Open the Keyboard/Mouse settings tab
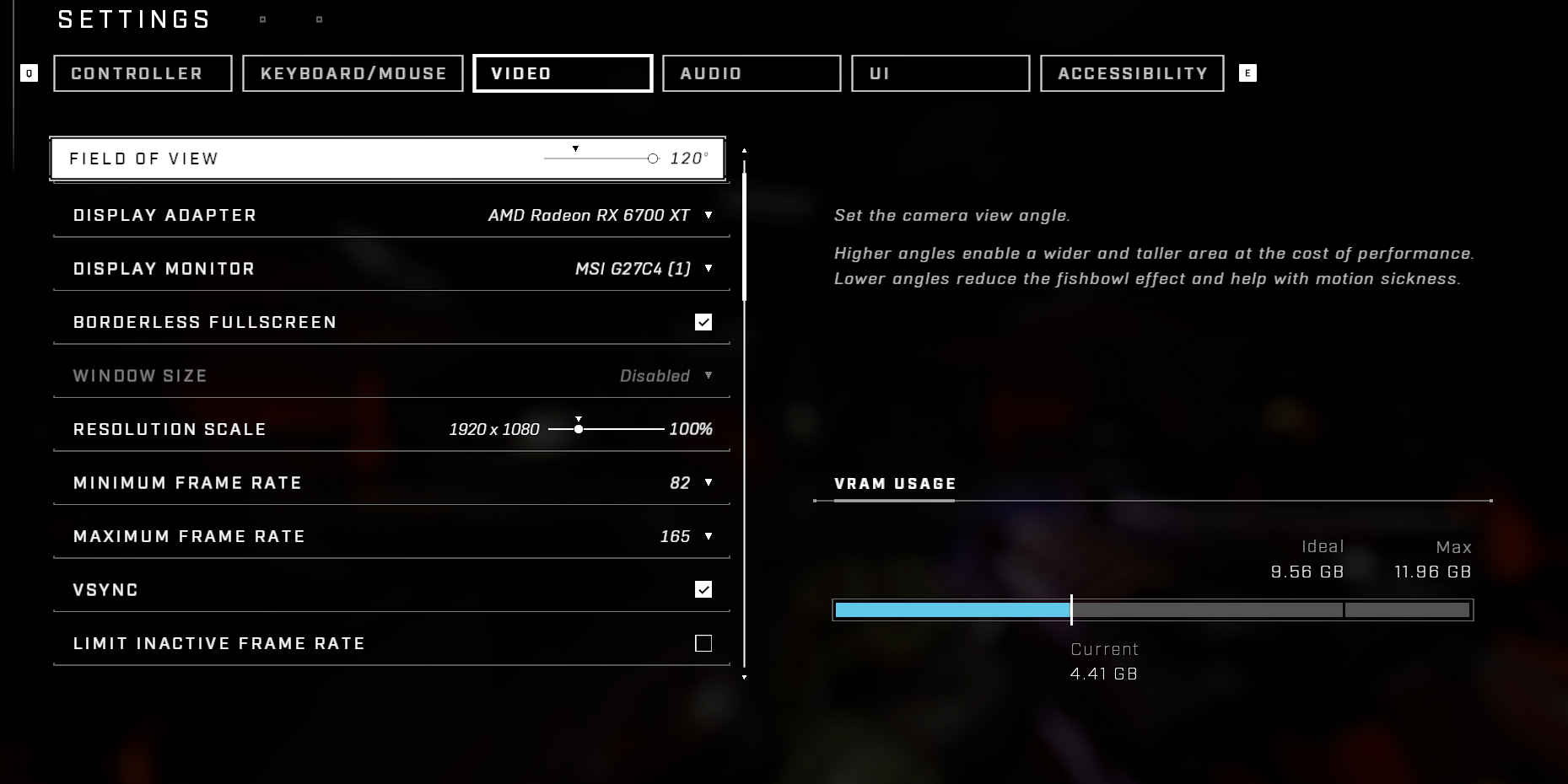1568x784 pixels. [353, 73]
